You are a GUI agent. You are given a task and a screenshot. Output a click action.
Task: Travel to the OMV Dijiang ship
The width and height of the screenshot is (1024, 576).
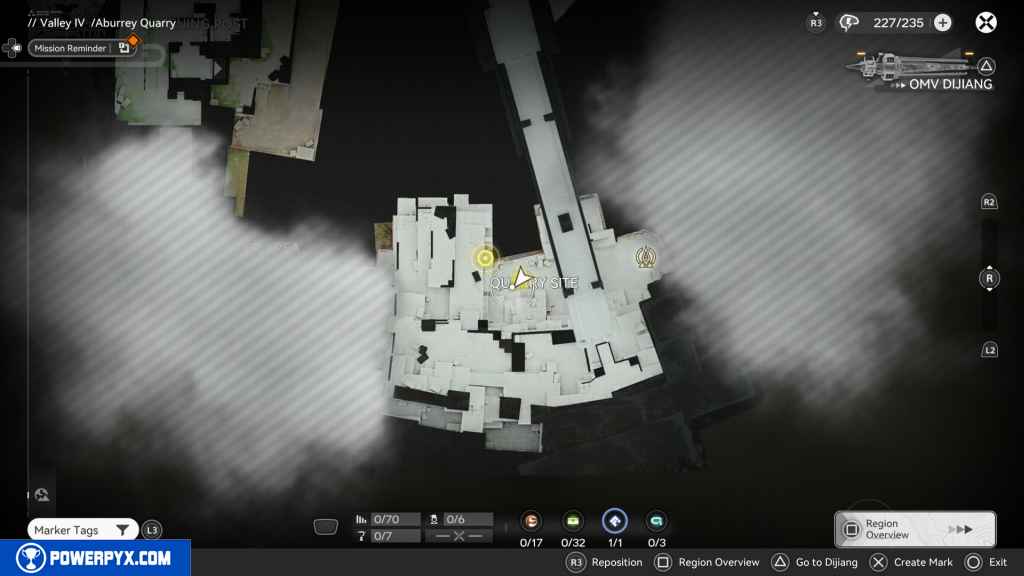pyautogui.click(x=920, y=70)
